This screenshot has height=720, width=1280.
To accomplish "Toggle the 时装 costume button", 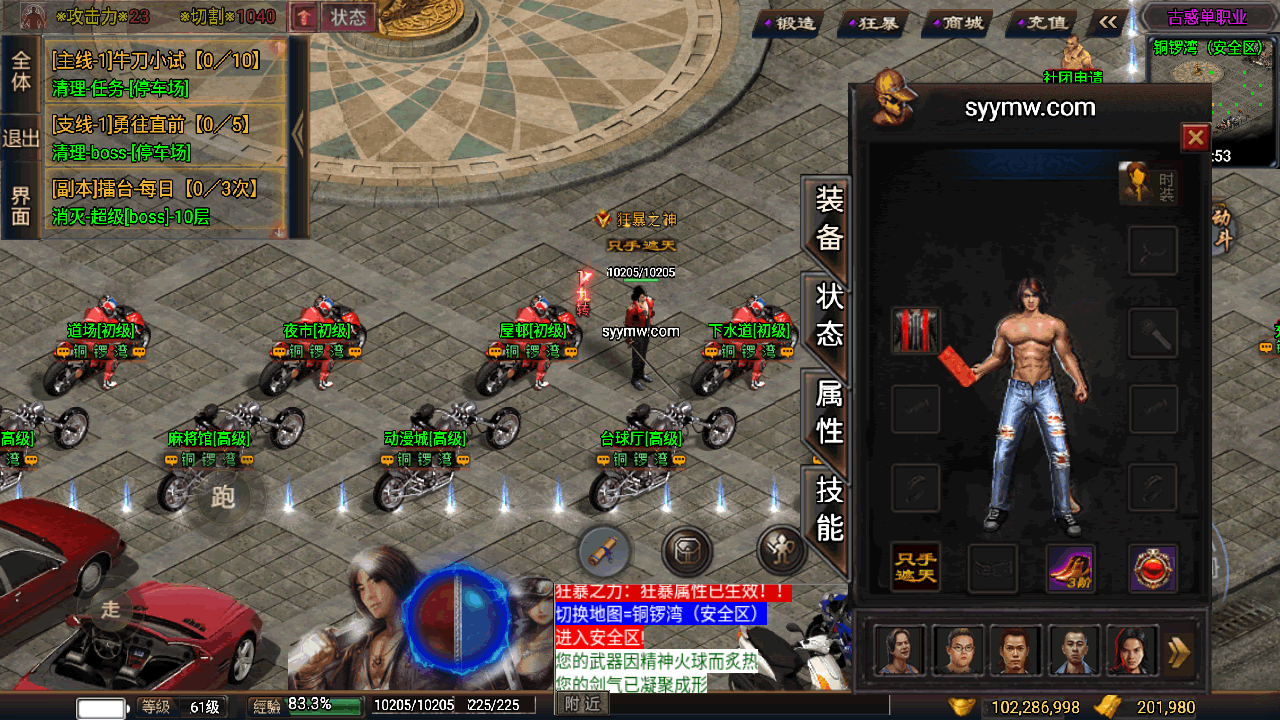I will 1147,184.
